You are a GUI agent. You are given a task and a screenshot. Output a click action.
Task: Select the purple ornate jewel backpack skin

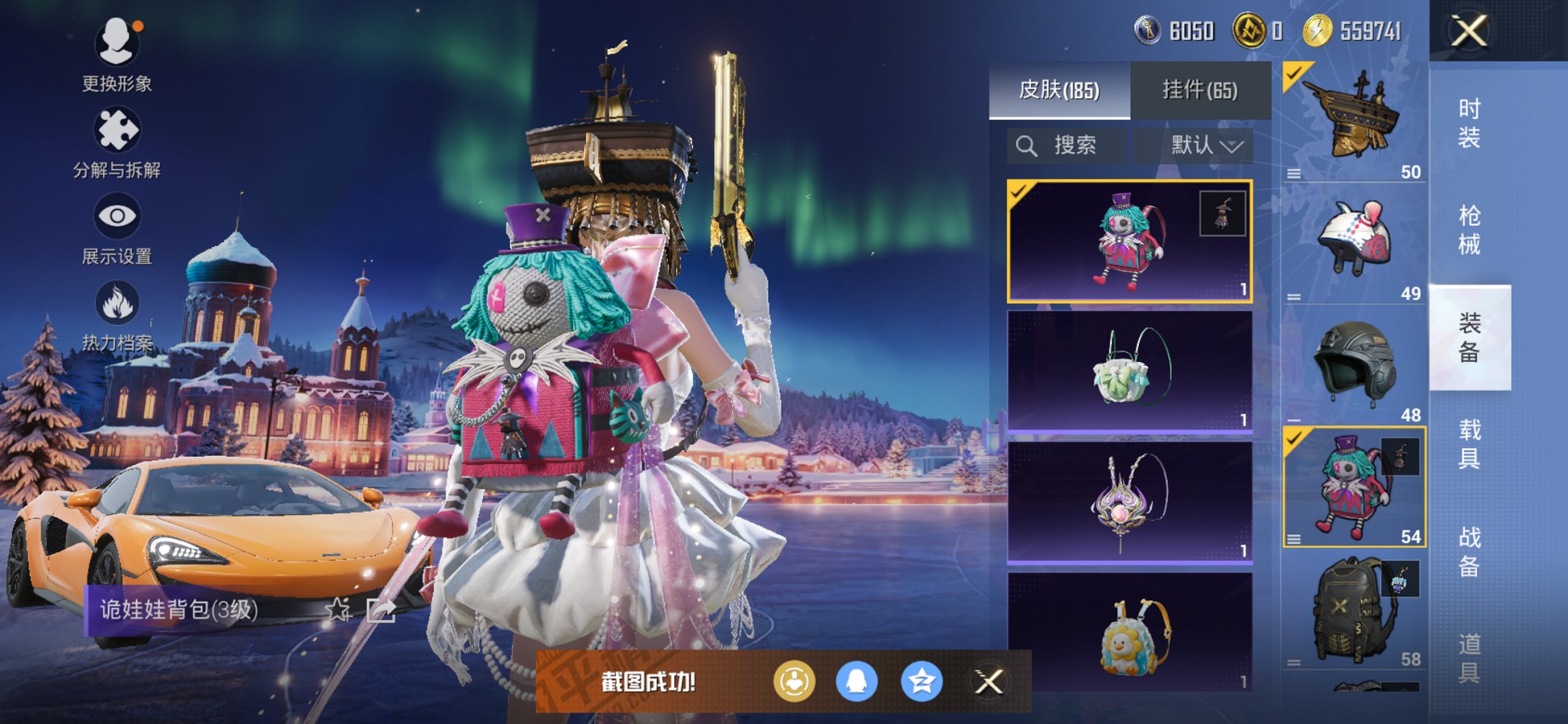(1129, 503)
